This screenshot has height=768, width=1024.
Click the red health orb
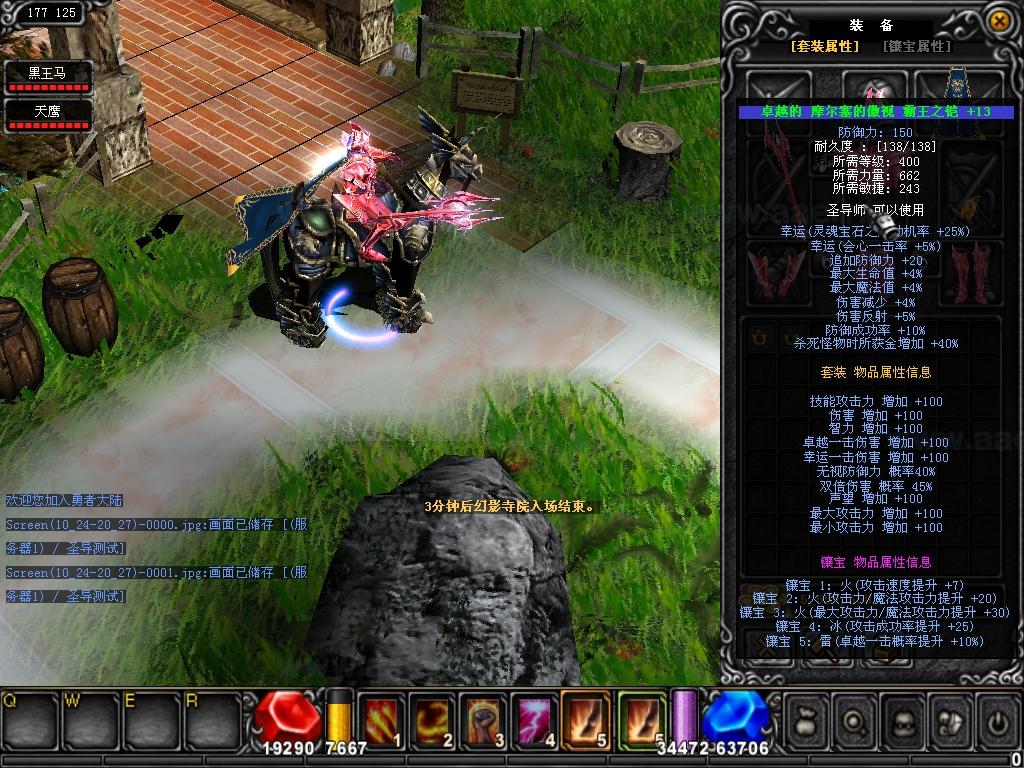pyautogui.click(x=288, y=716)
